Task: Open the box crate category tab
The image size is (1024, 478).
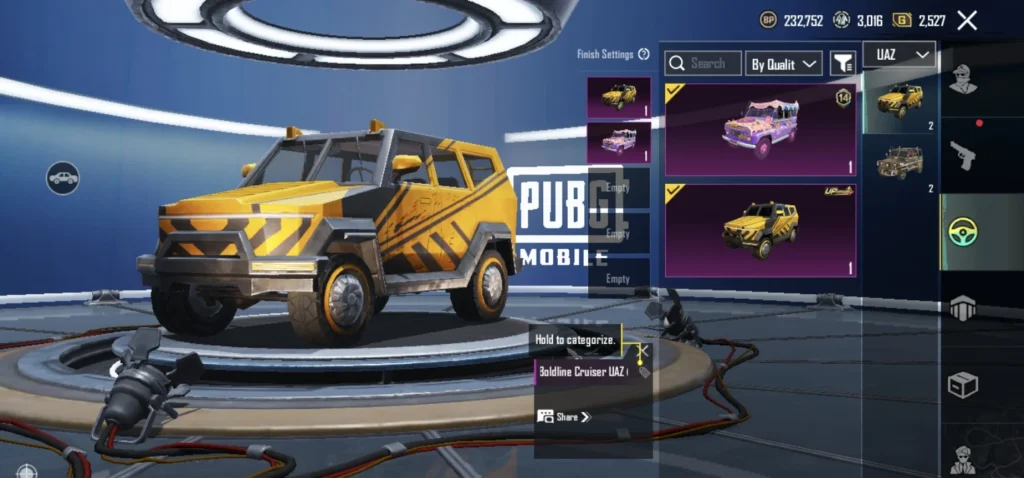Action: tap(963, 384)
